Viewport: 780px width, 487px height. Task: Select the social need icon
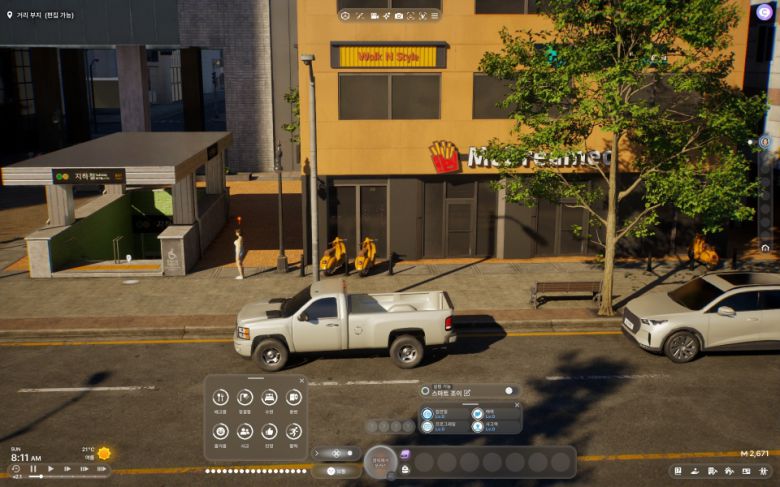[x=245, y=431]
